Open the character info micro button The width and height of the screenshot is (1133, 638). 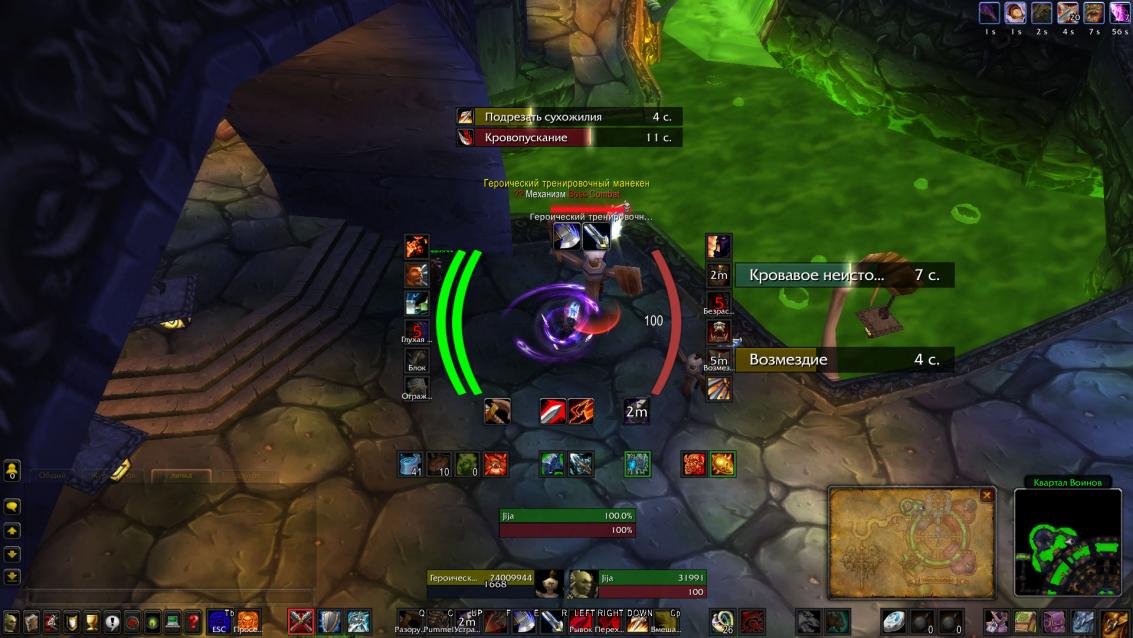tap(12, 621)
